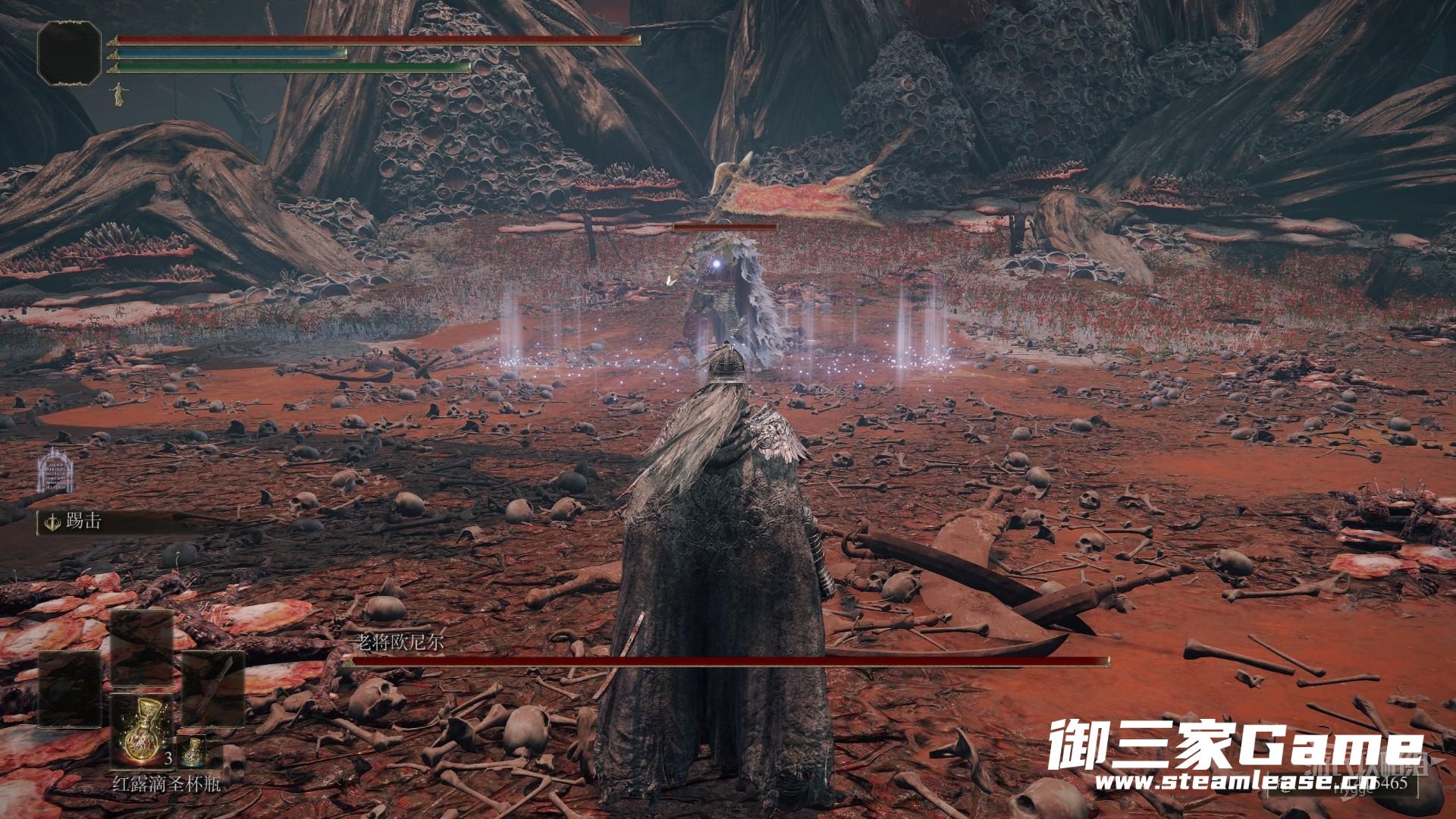Click the octagonal portrait frame beside the bars
The image size is (1456, 819).
tap(70, 53)
